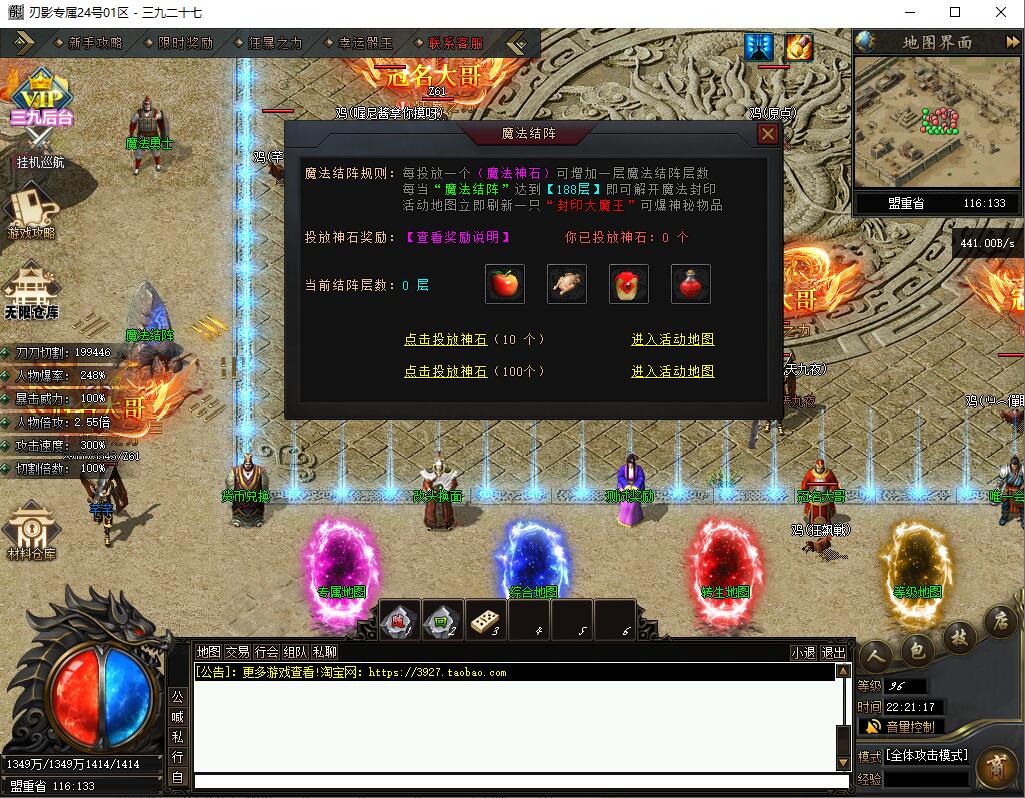This screenshot has height=798, width=1025.
Task: Contact support via 联系客服
Action: pyautogui.click(x=455, y=43)
